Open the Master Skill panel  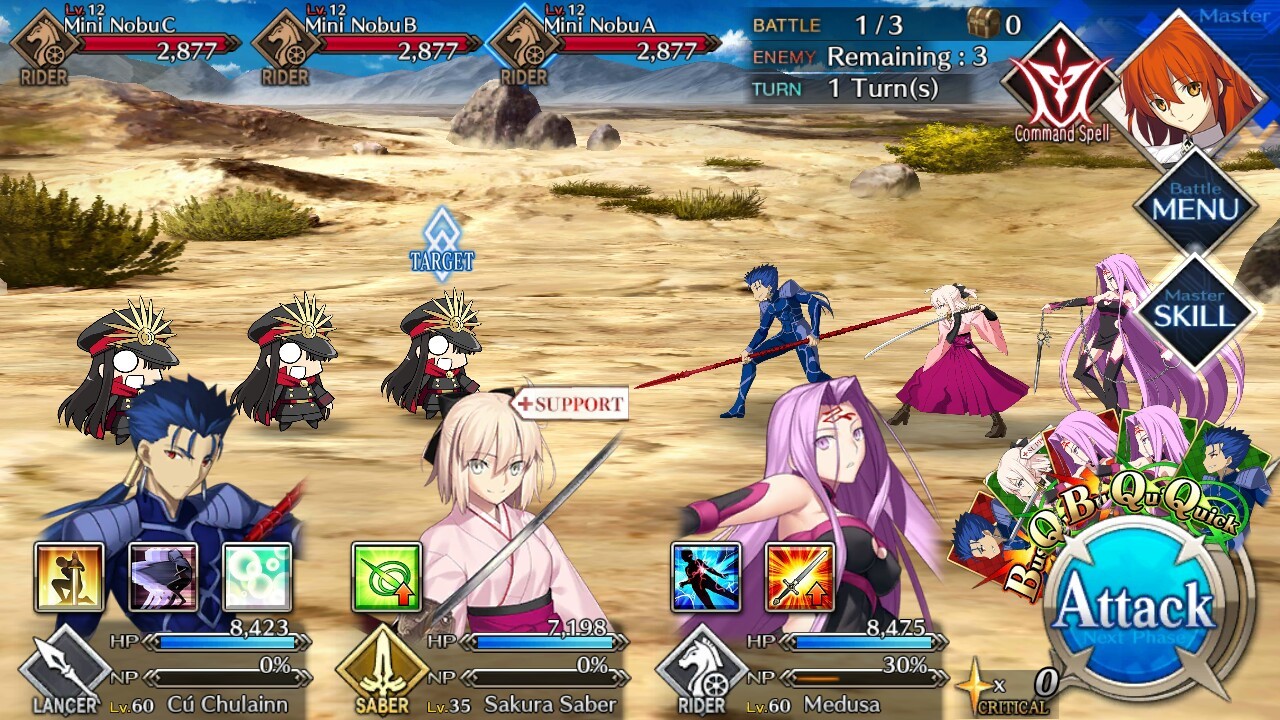pyautogui.click(x=1194, y=310)
